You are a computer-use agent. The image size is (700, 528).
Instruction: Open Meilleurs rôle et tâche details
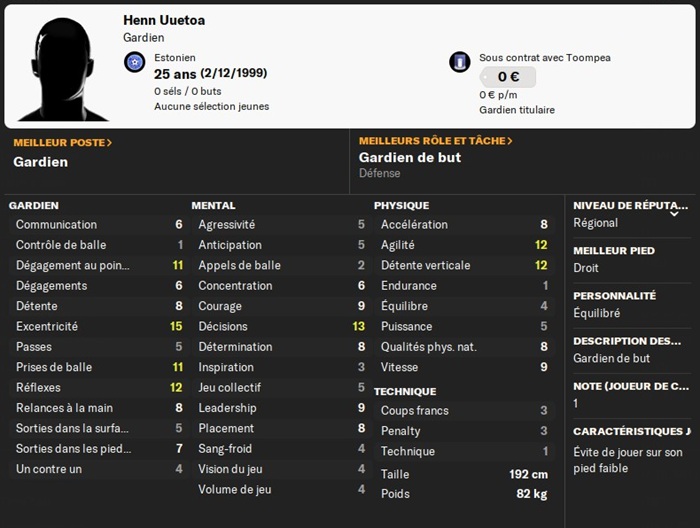tap(435, 141)
